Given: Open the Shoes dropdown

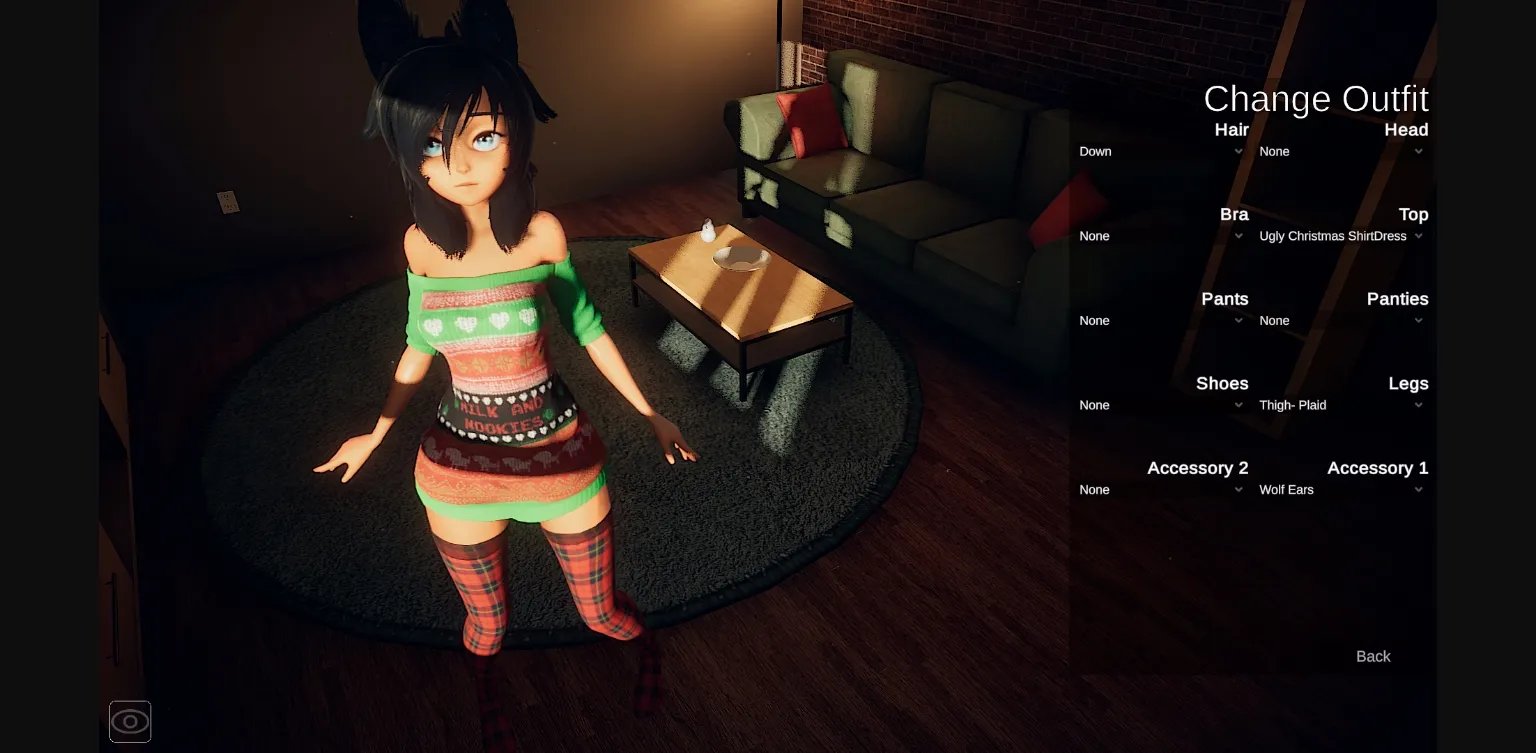Looking at the screenshot, I should click(x=1160, y=405).
